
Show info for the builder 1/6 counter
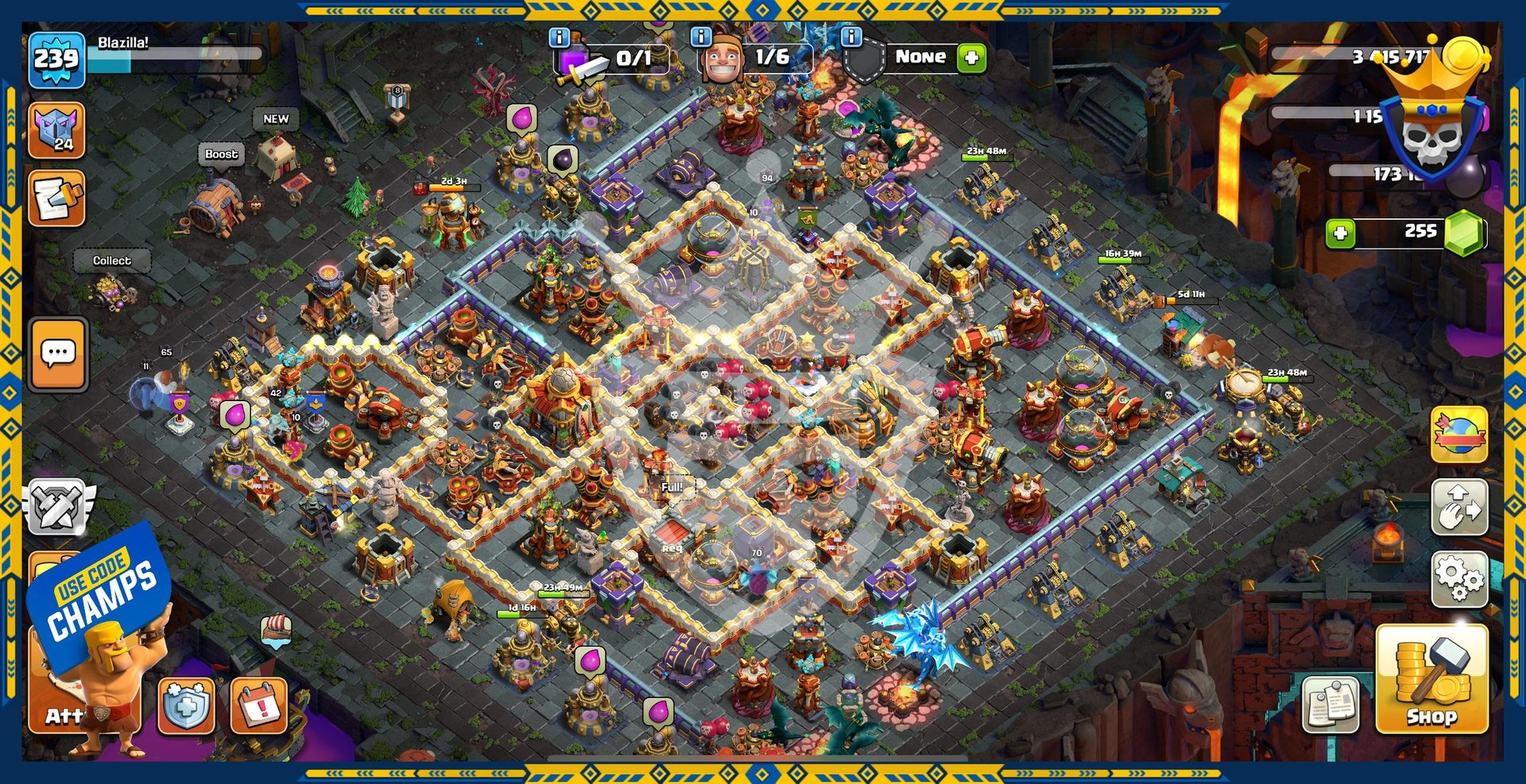click(700, 37)
